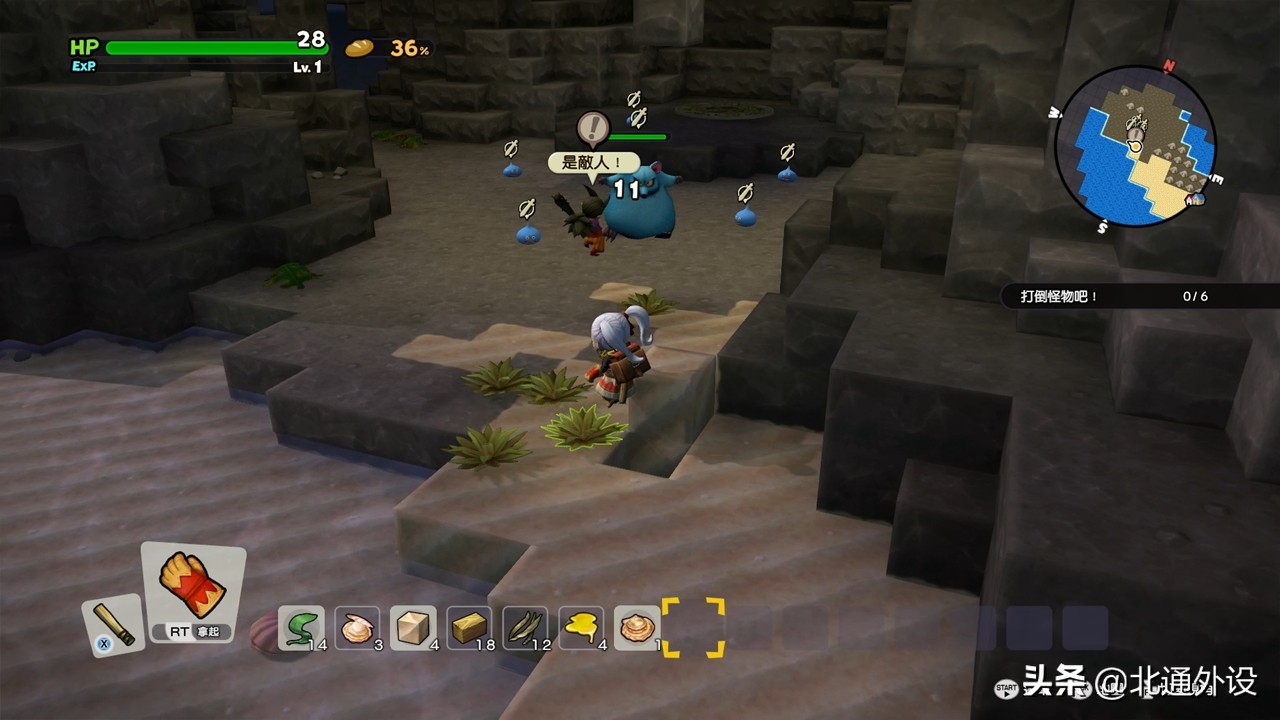Select the yellow goo item slot
The height and width of the screenshot is (720, 1280).
[581, 628]
